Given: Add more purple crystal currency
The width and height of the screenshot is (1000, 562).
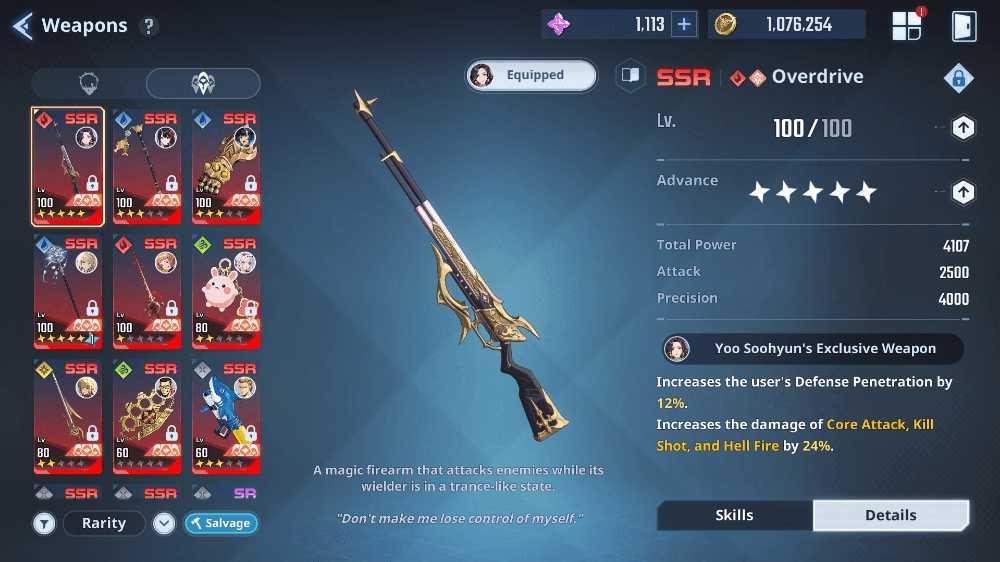Looking at the screenshot, I should coord(684,25).
